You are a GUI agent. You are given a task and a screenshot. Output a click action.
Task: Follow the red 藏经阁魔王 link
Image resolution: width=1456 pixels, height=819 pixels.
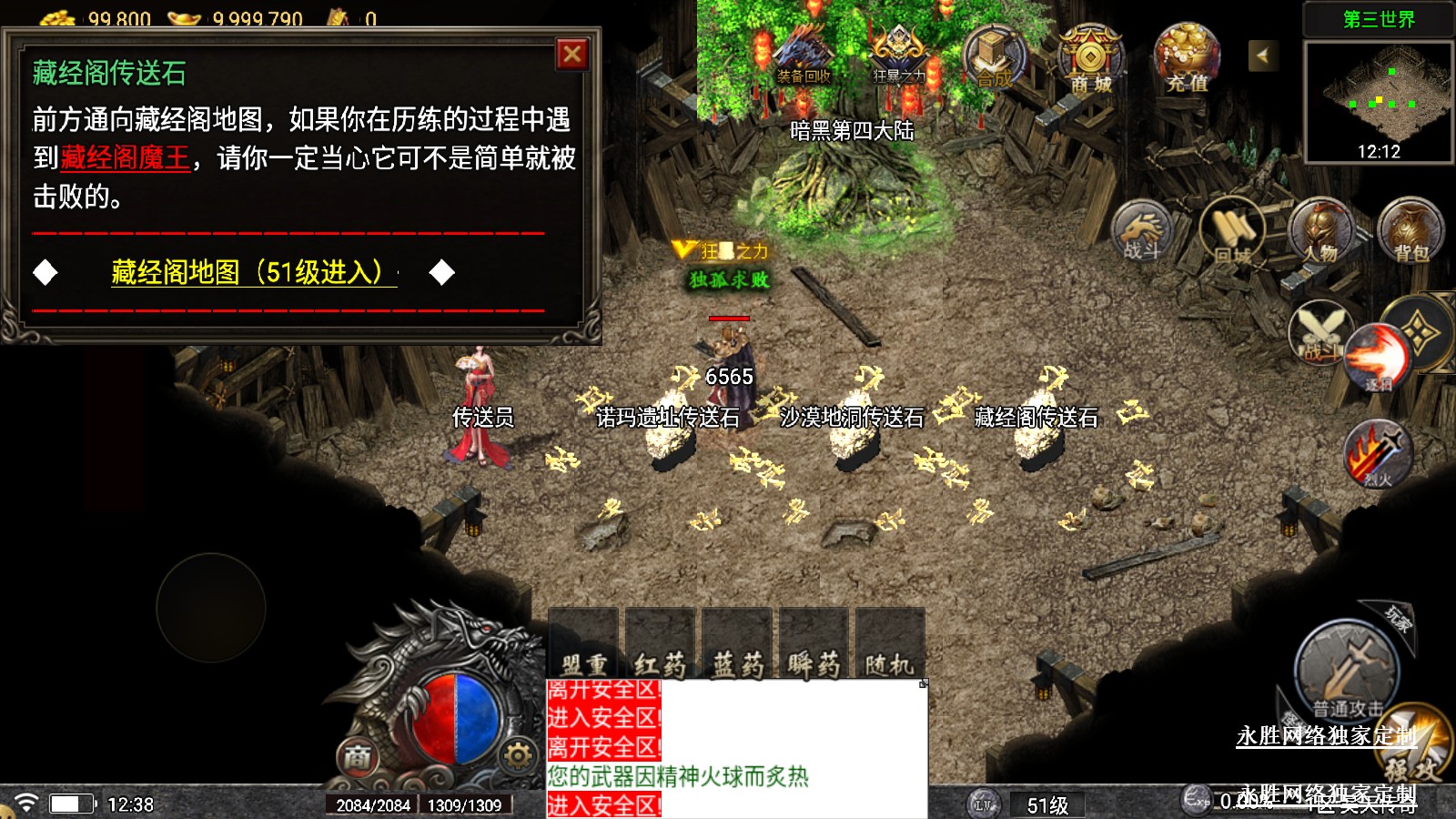coord(125,158)
